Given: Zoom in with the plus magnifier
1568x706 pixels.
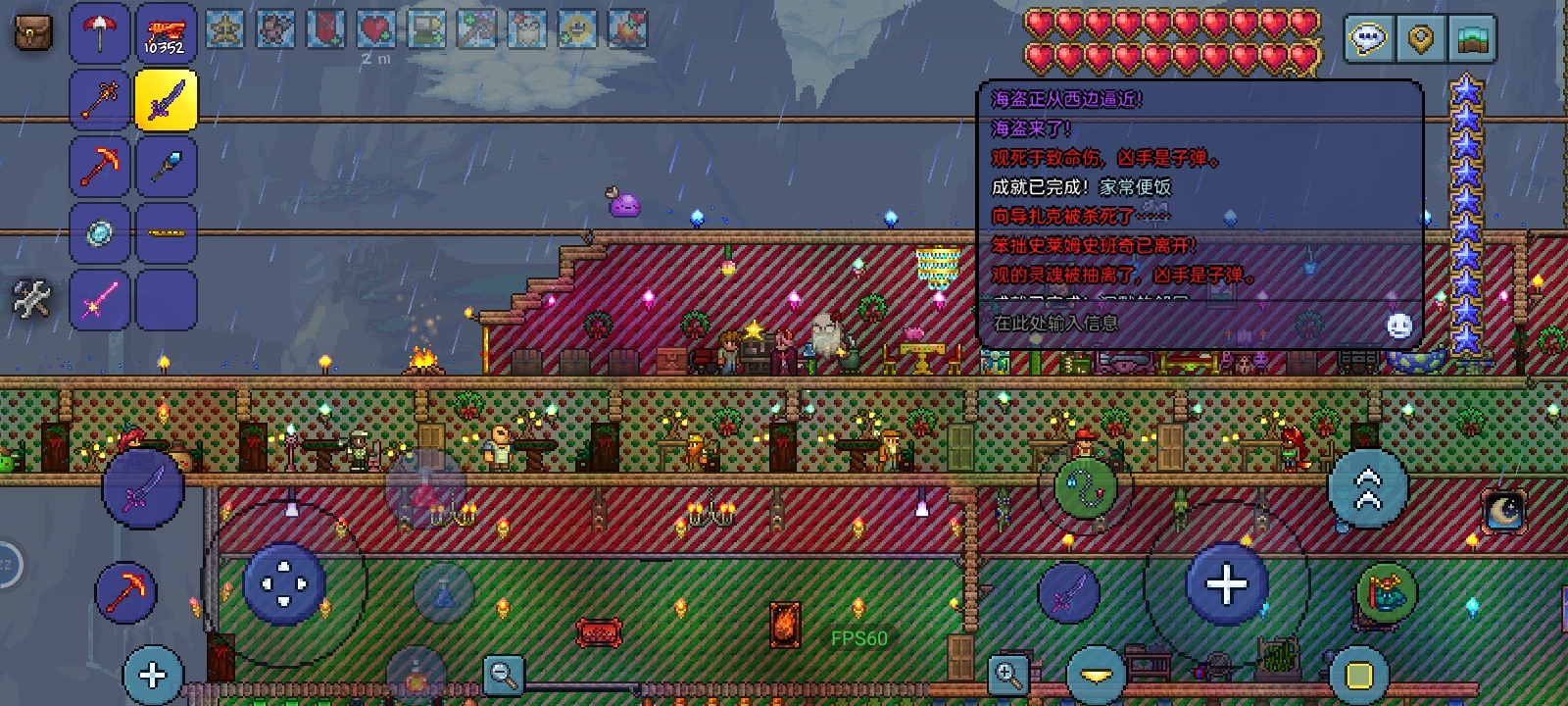Looking at the screenshot, I should pos(1006,674).
